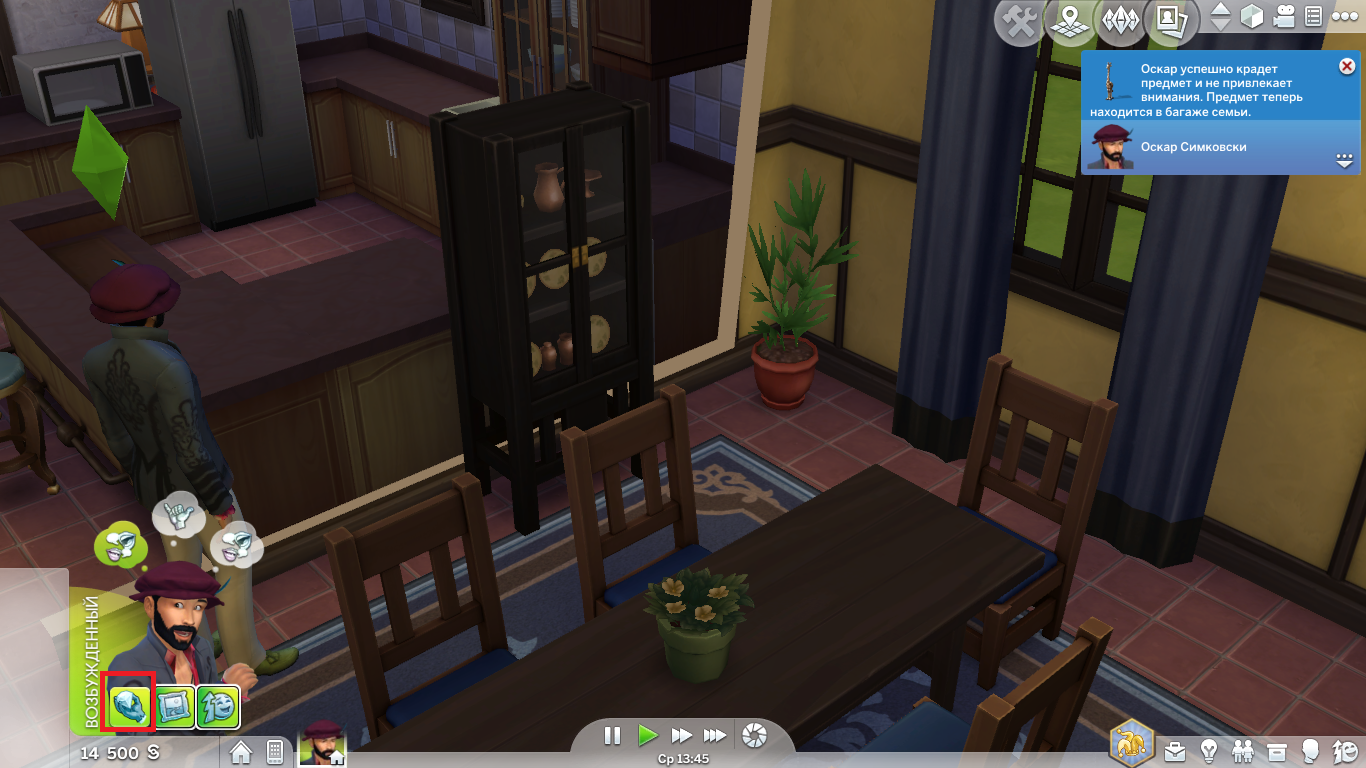
Task: Open the Career briefcase panel
Action: pyautogui.click(x=1175, y=749)
